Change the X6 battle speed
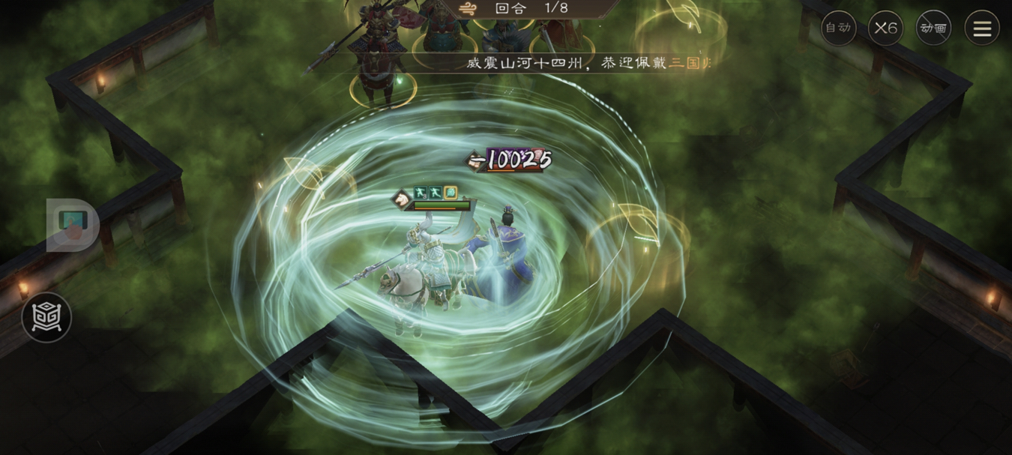Image resolution: width=1012 pixels, height=455 pixels. [885, 28]
